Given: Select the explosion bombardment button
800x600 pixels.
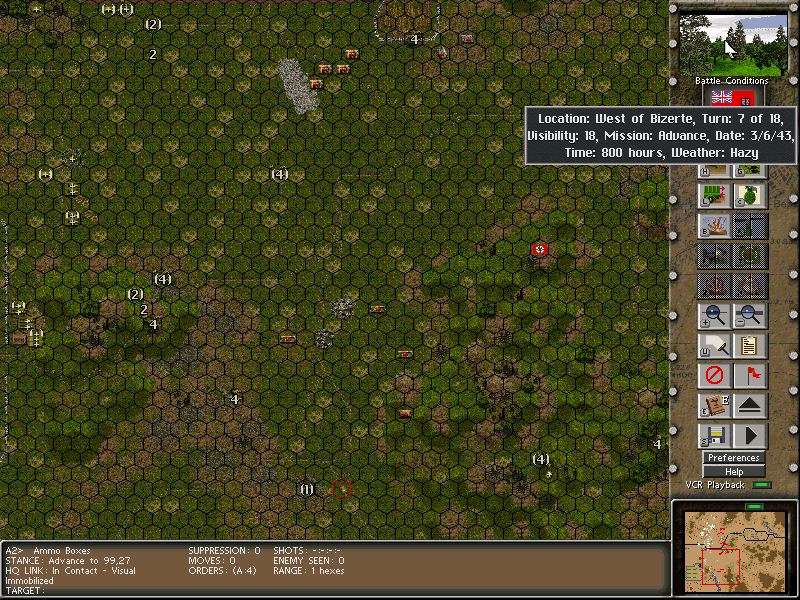Looking at the screenshot, I should tap(714, 226).
